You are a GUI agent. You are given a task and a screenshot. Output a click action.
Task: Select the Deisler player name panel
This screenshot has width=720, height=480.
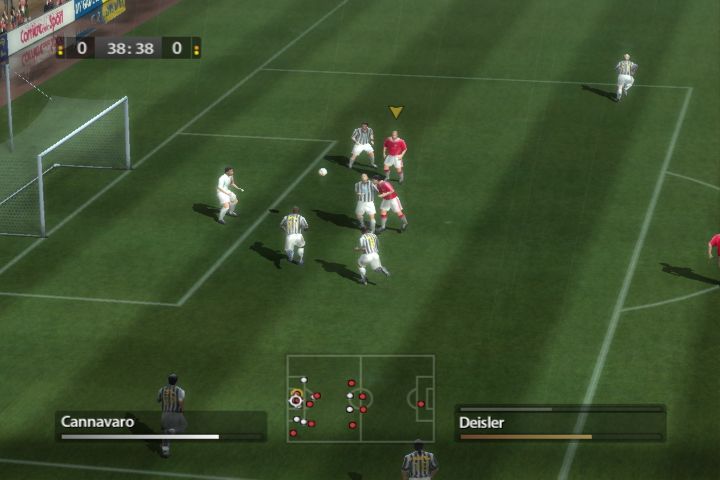(560, 424)
